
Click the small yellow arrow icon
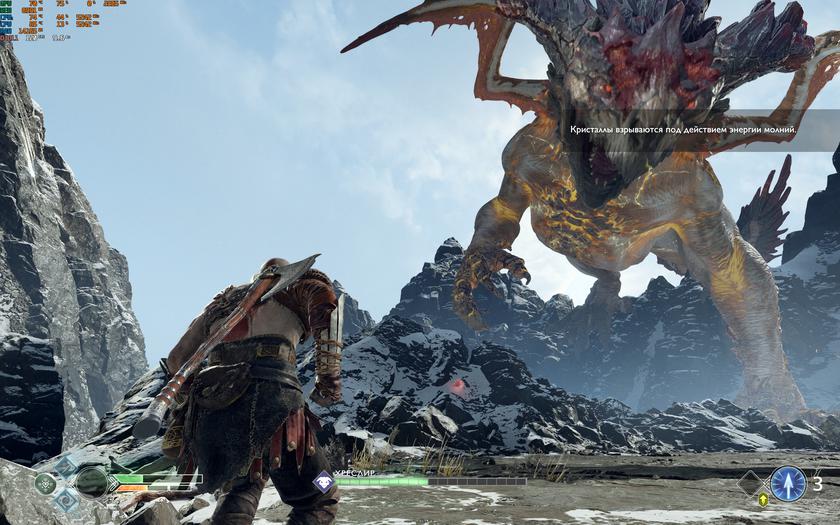click(764, 499)
